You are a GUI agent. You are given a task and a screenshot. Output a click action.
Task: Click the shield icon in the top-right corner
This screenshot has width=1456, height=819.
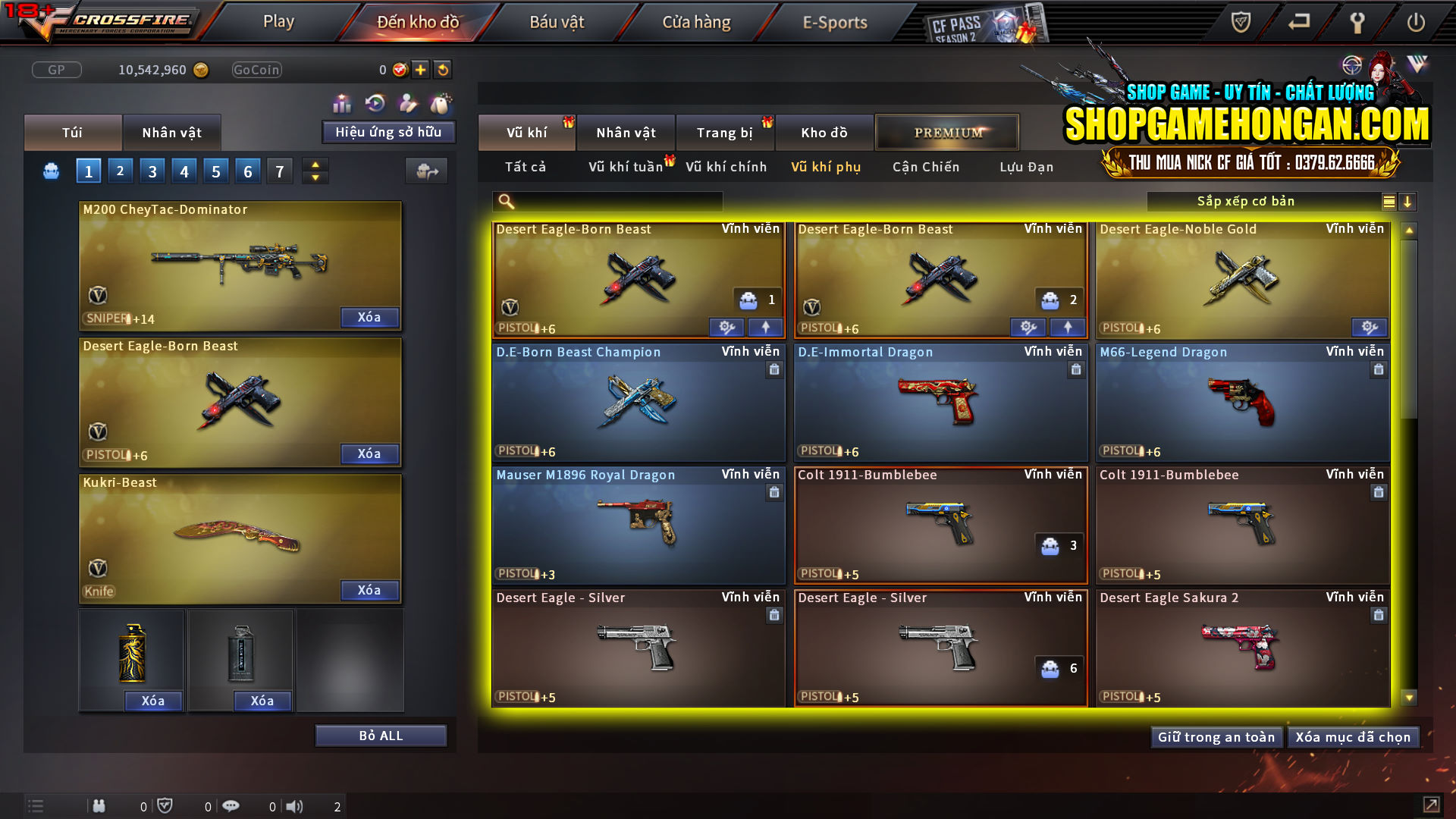pos(1241,22)
